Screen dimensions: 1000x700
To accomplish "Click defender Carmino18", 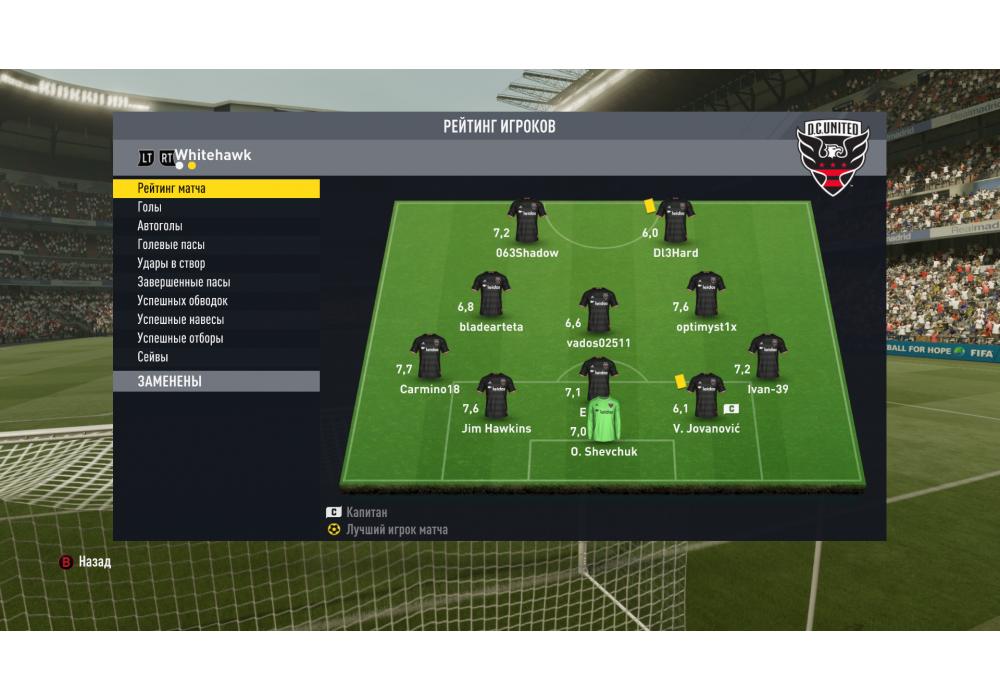I will 430,357.
